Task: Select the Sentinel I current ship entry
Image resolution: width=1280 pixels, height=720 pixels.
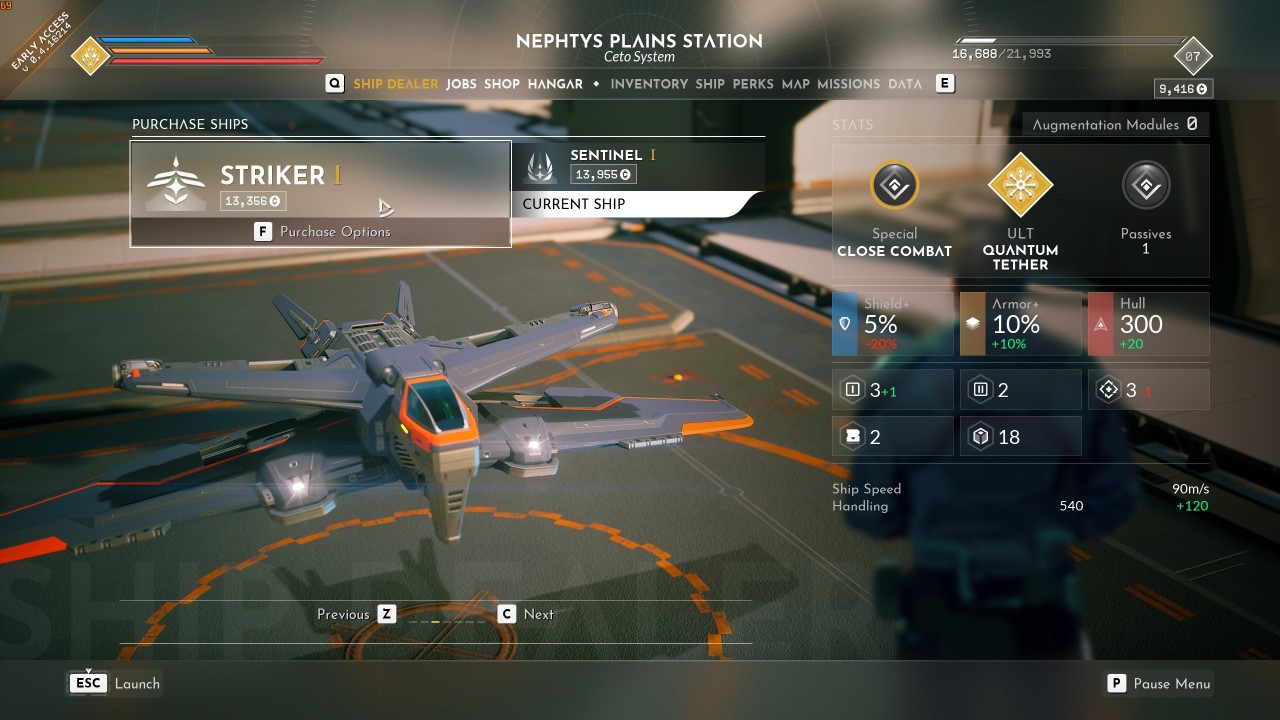Action: click(x=638, y=166)
